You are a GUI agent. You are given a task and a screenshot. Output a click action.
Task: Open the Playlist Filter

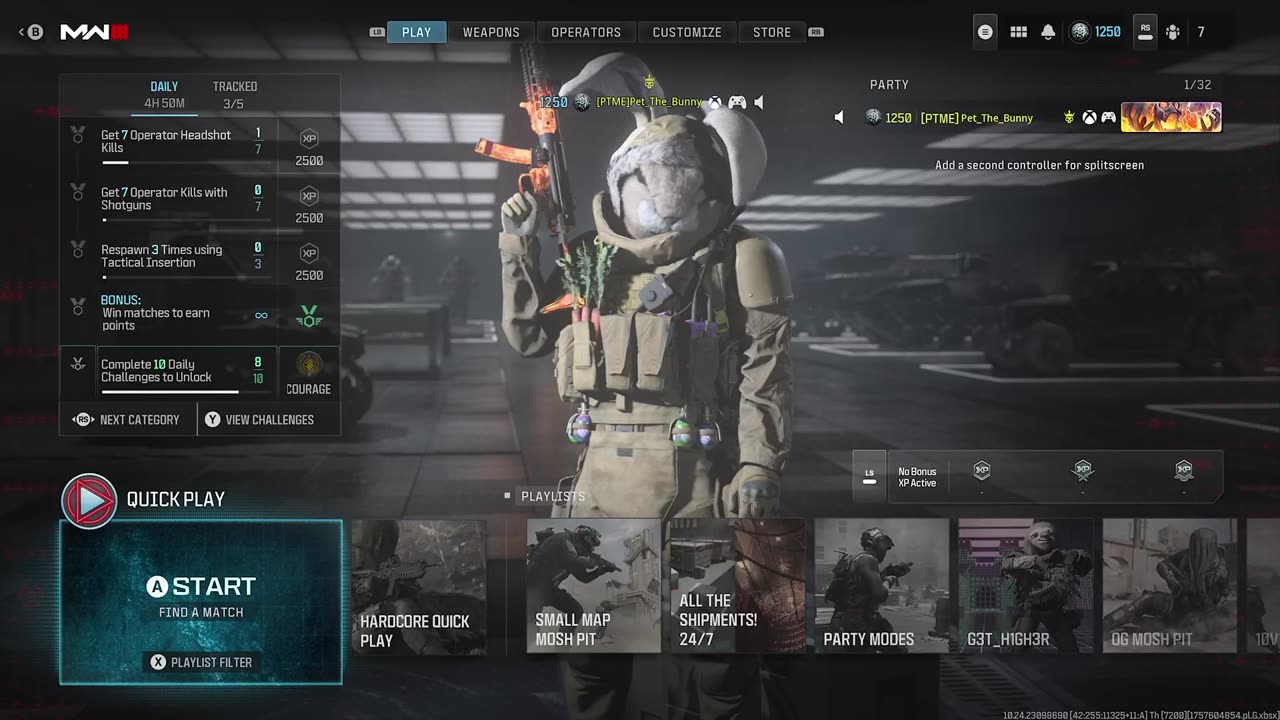point(201,662)
